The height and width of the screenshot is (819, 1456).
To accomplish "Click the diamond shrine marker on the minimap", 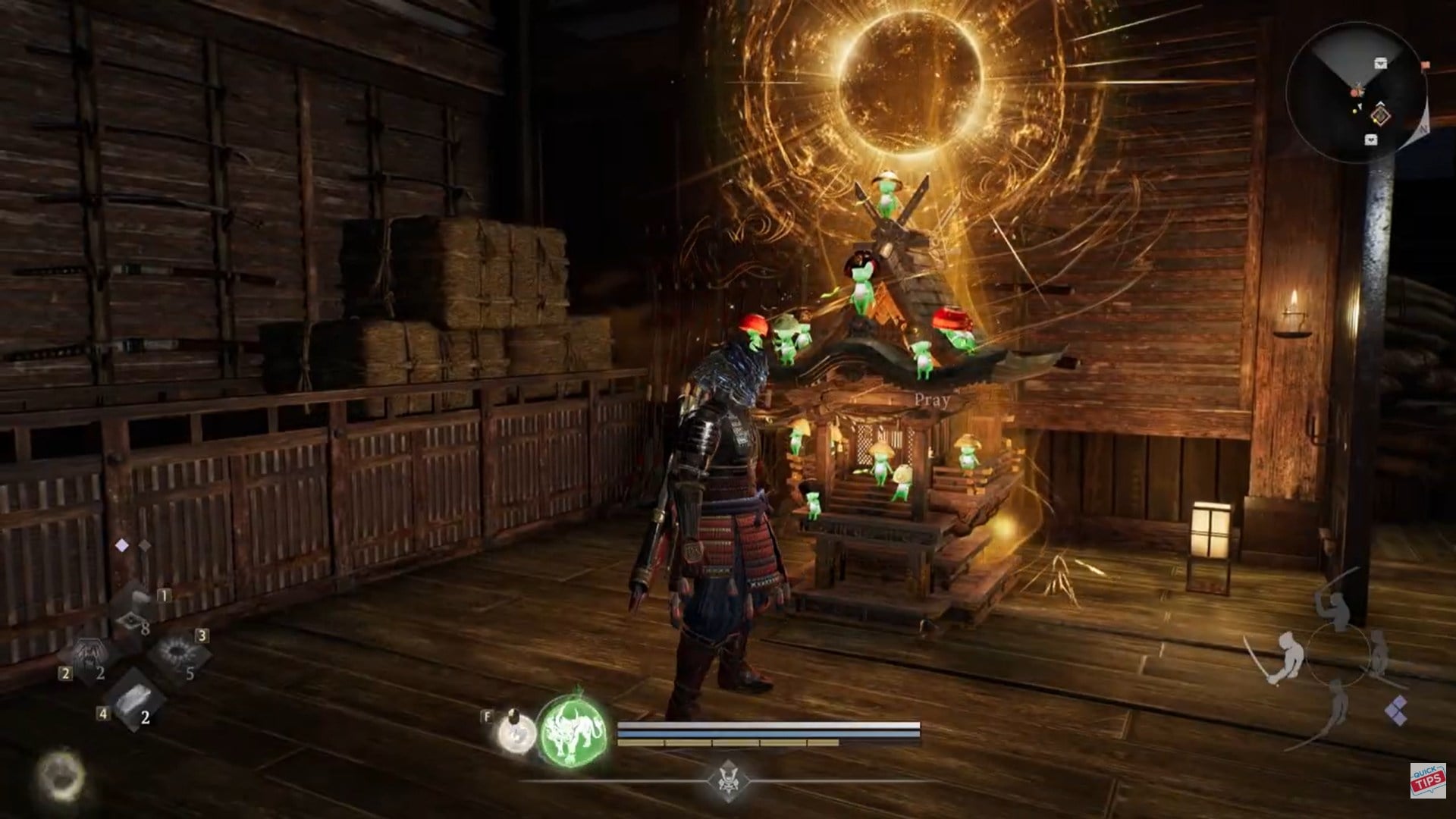I will pyautogui.click(x=1381, y=116).
